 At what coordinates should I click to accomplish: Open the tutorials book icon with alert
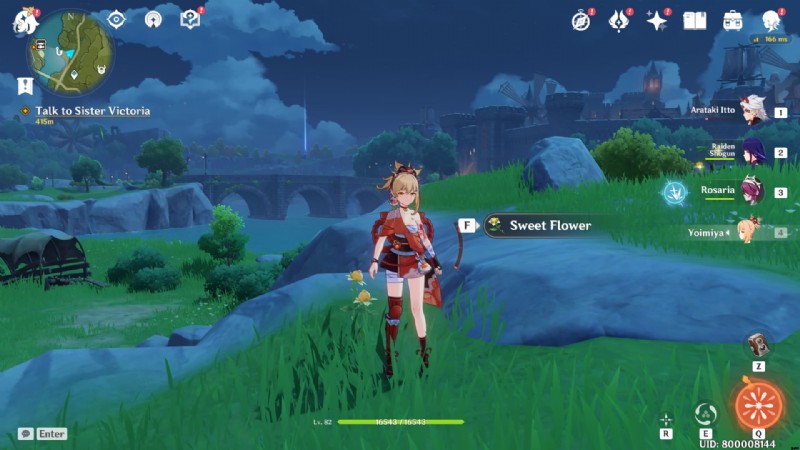coord(190,19)
